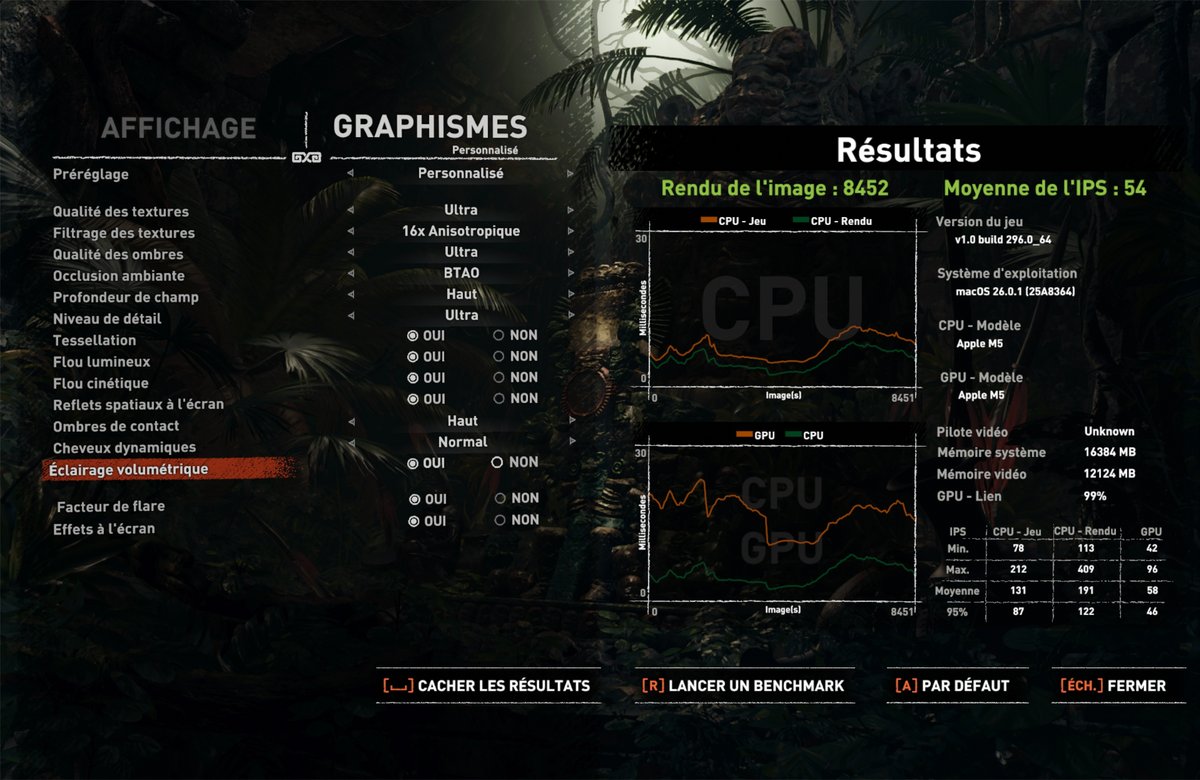This screenshot has height=780, width=1200.
Task: Select the GRAPHISMES tab
Action: 429,127
